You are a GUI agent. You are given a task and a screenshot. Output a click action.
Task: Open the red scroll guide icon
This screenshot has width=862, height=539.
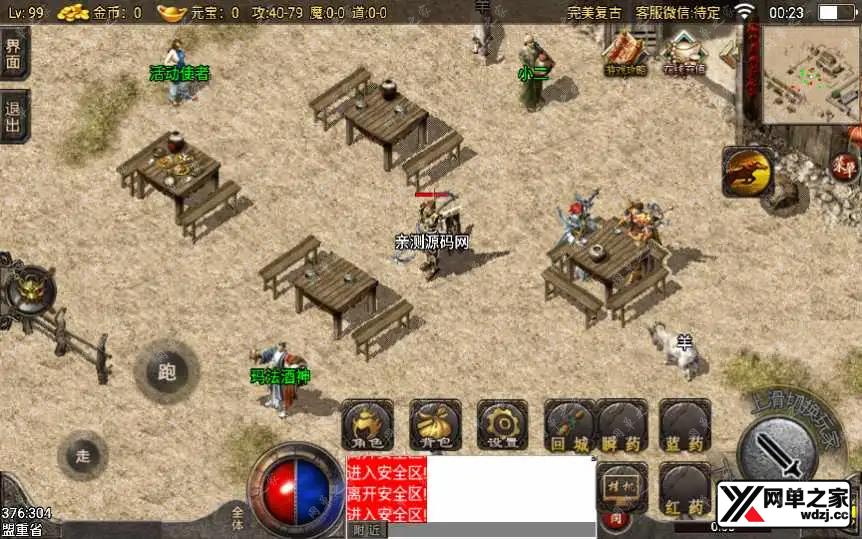[x=625, y=52]
